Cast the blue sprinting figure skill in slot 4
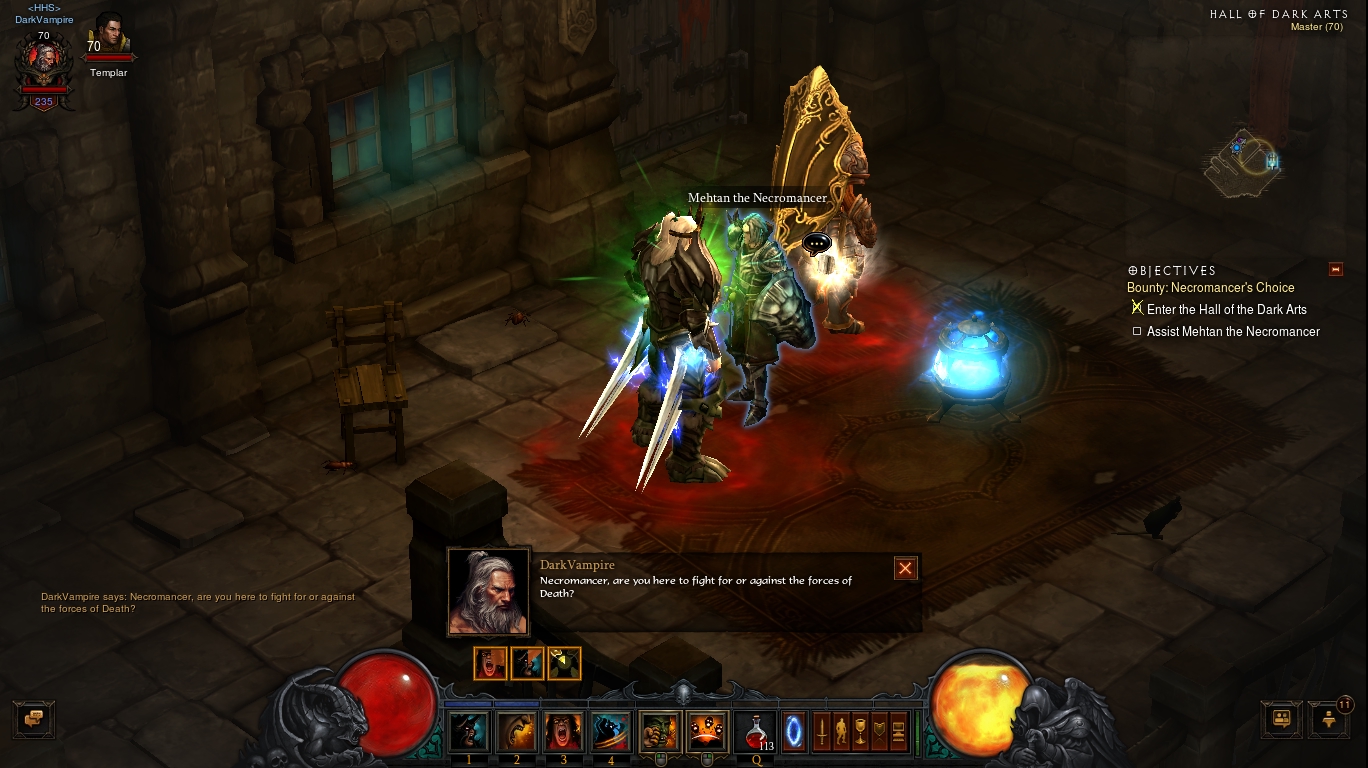Image resolution: width=1368 pixels, height=768 pixels. pyautogui.click(x=610, y=731)
